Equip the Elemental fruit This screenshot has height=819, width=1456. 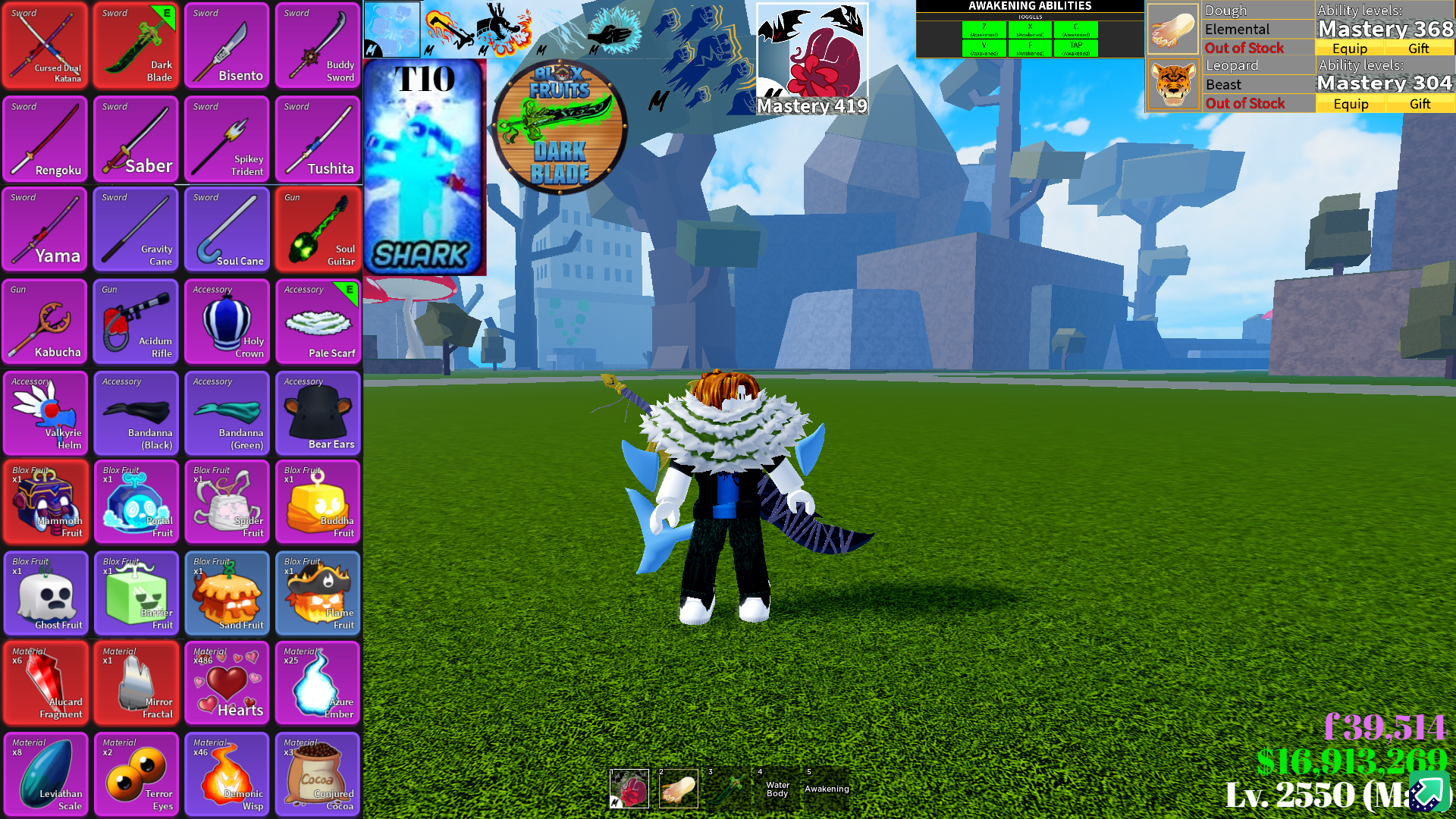[x=1351, y=48]
